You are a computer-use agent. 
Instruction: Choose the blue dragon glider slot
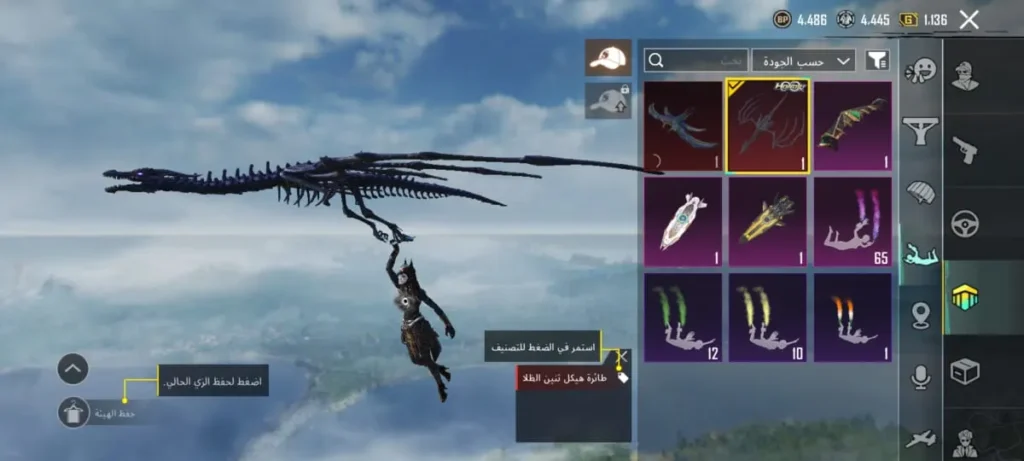click(683, 126)
